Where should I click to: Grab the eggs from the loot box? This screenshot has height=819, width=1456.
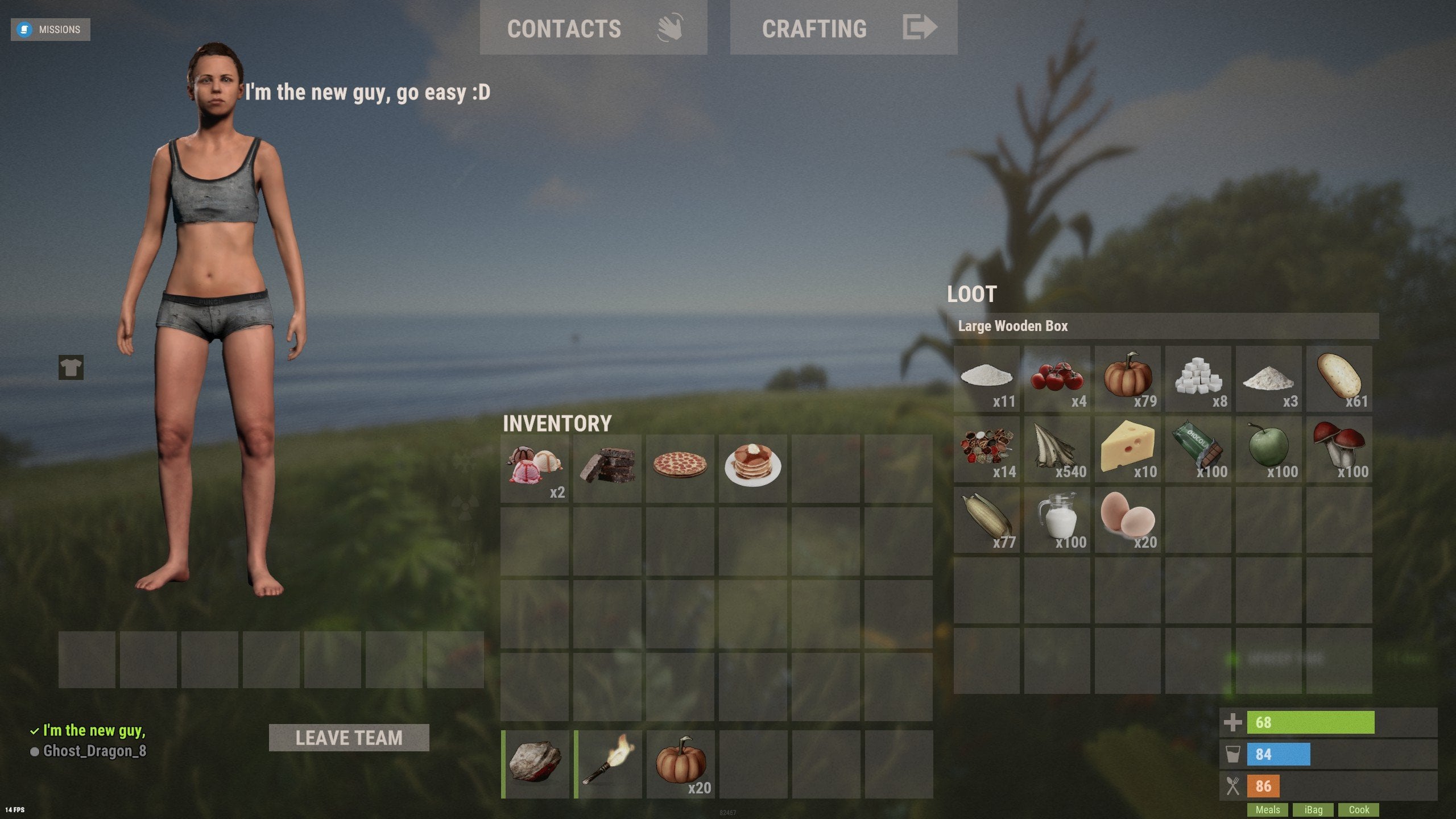point(1128,519)
